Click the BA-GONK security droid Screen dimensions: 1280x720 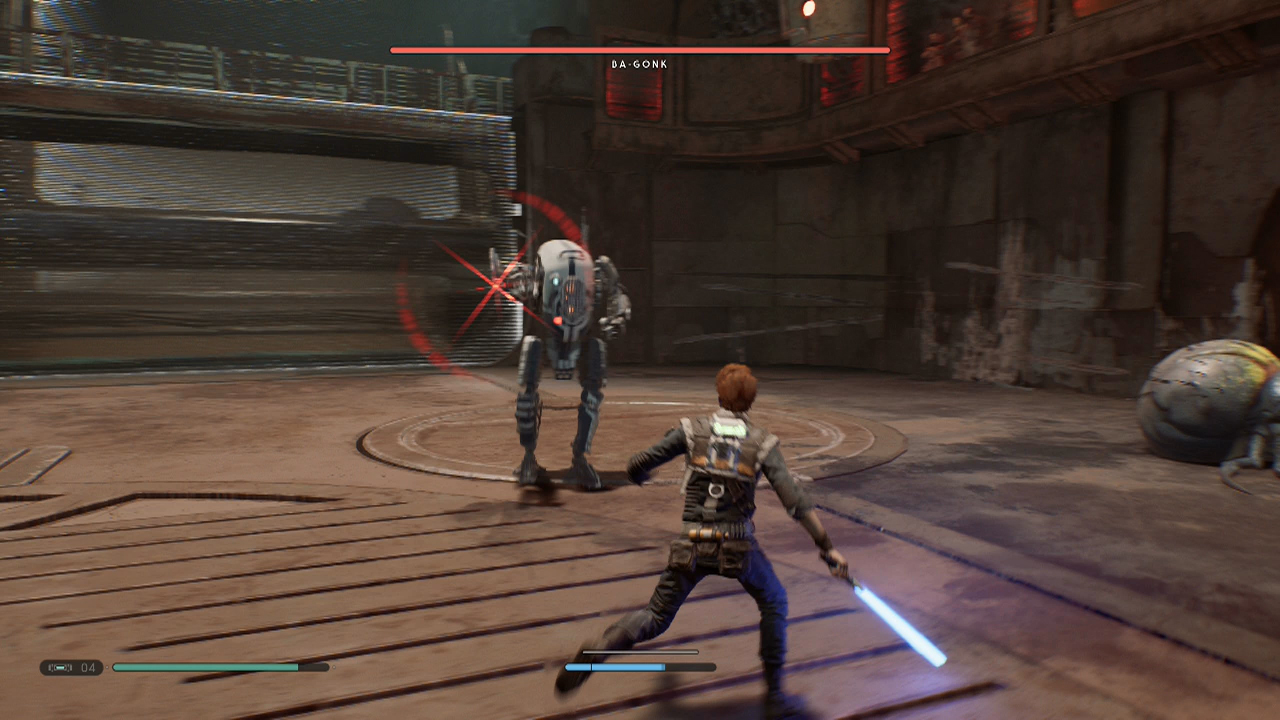click(x=565, y=330)
